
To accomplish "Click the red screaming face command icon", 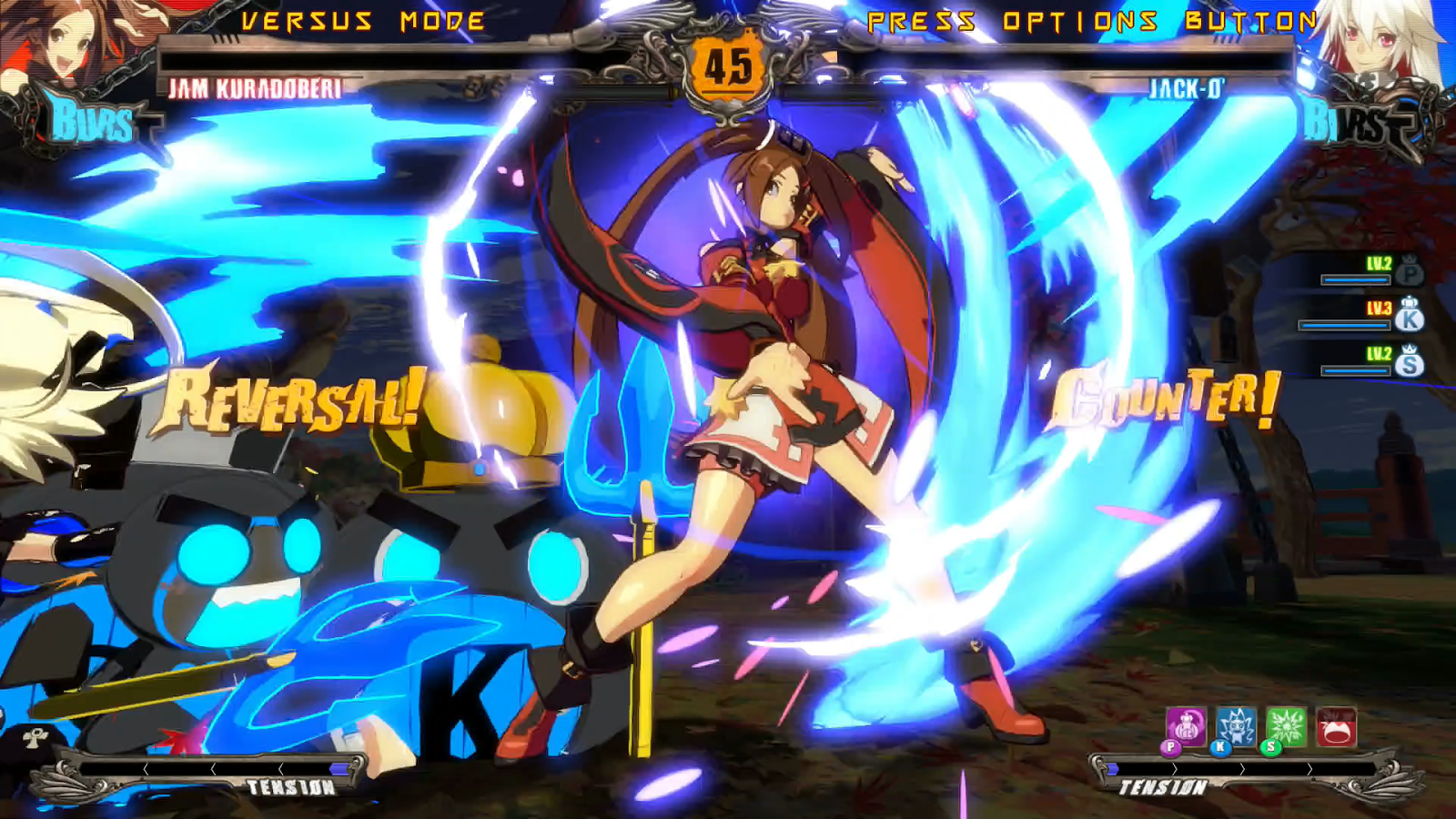I will click(1336, 727).
